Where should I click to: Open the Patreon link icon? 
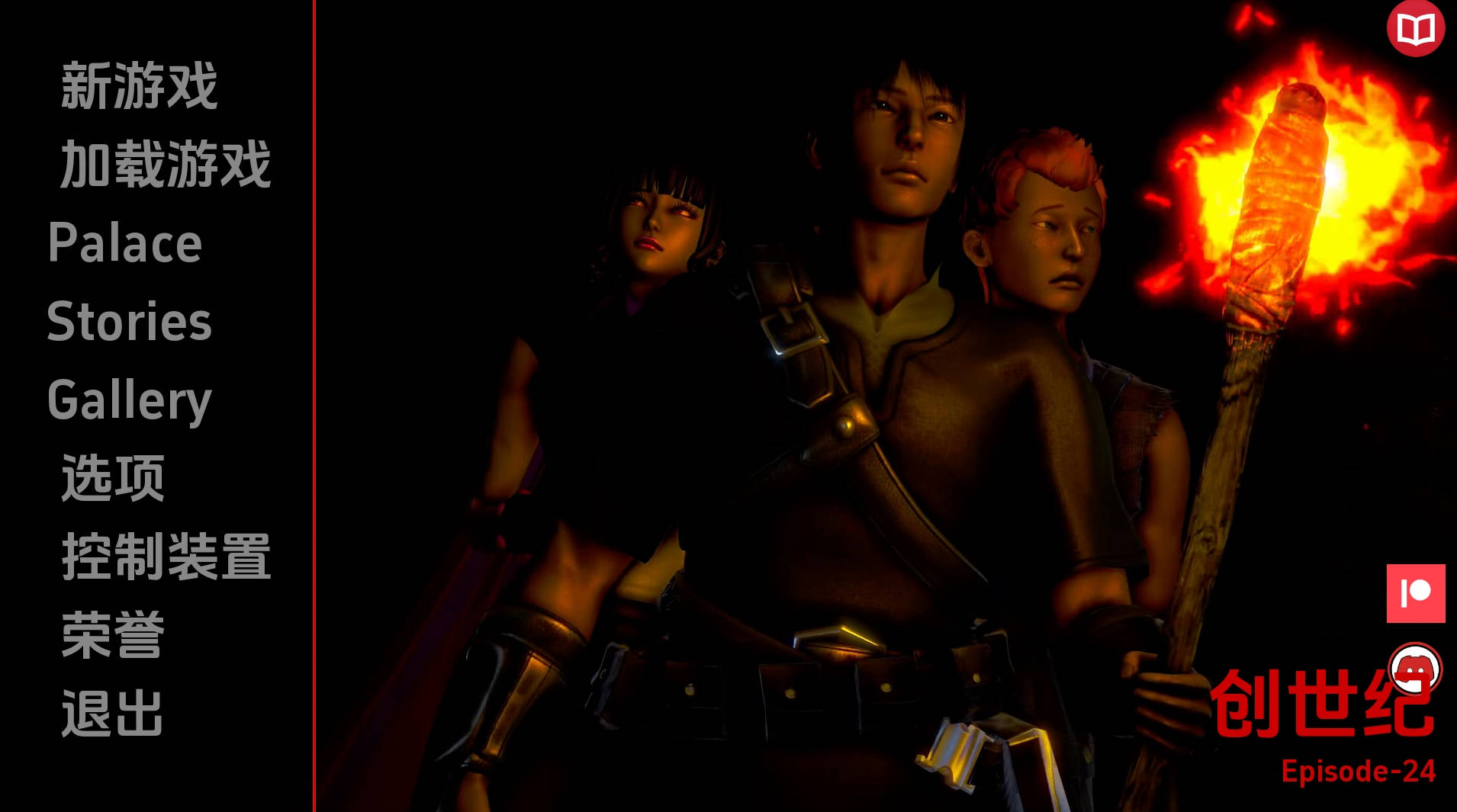click(1416, 593)
